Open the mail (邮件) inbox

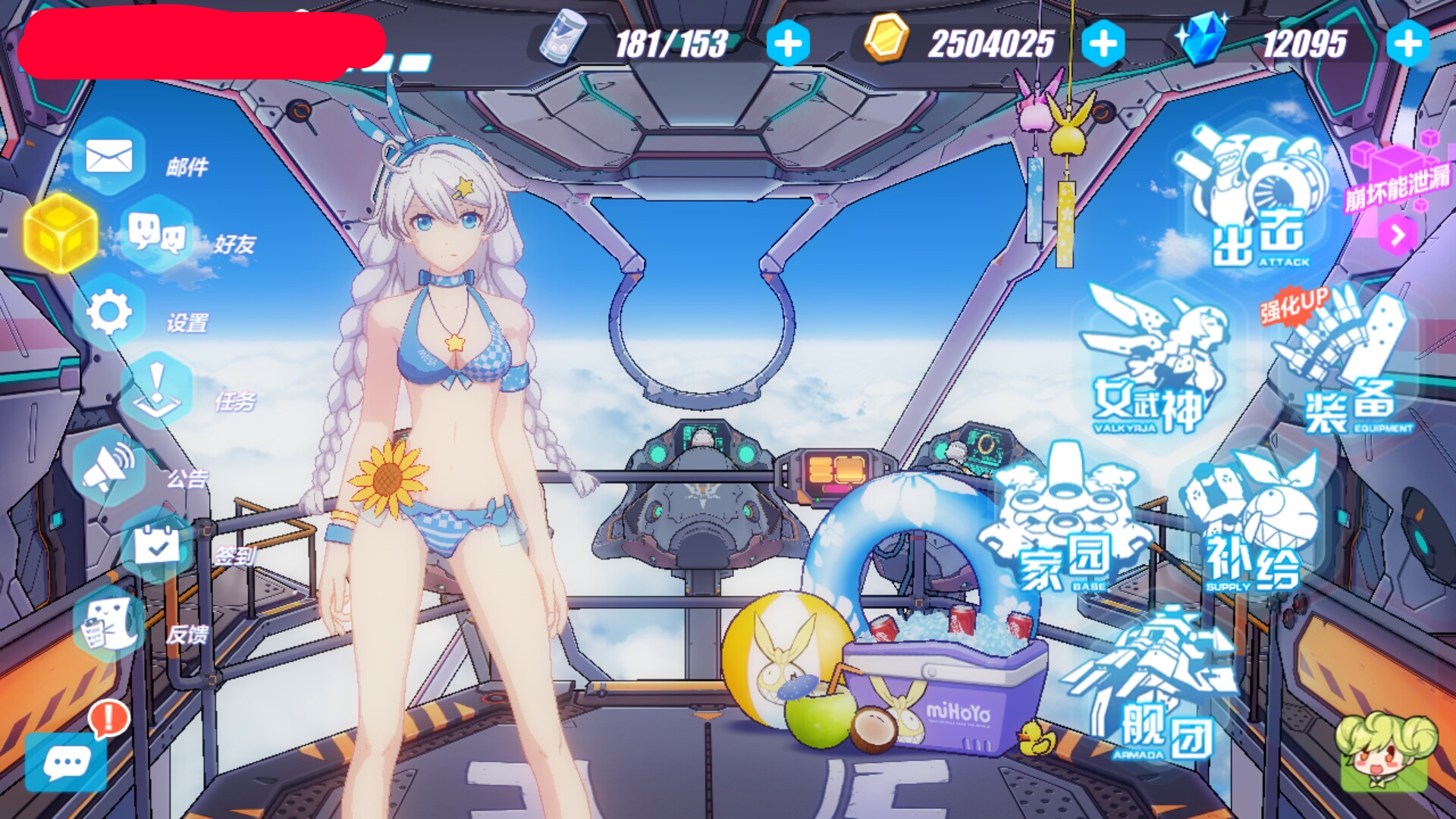click(110, 157)
